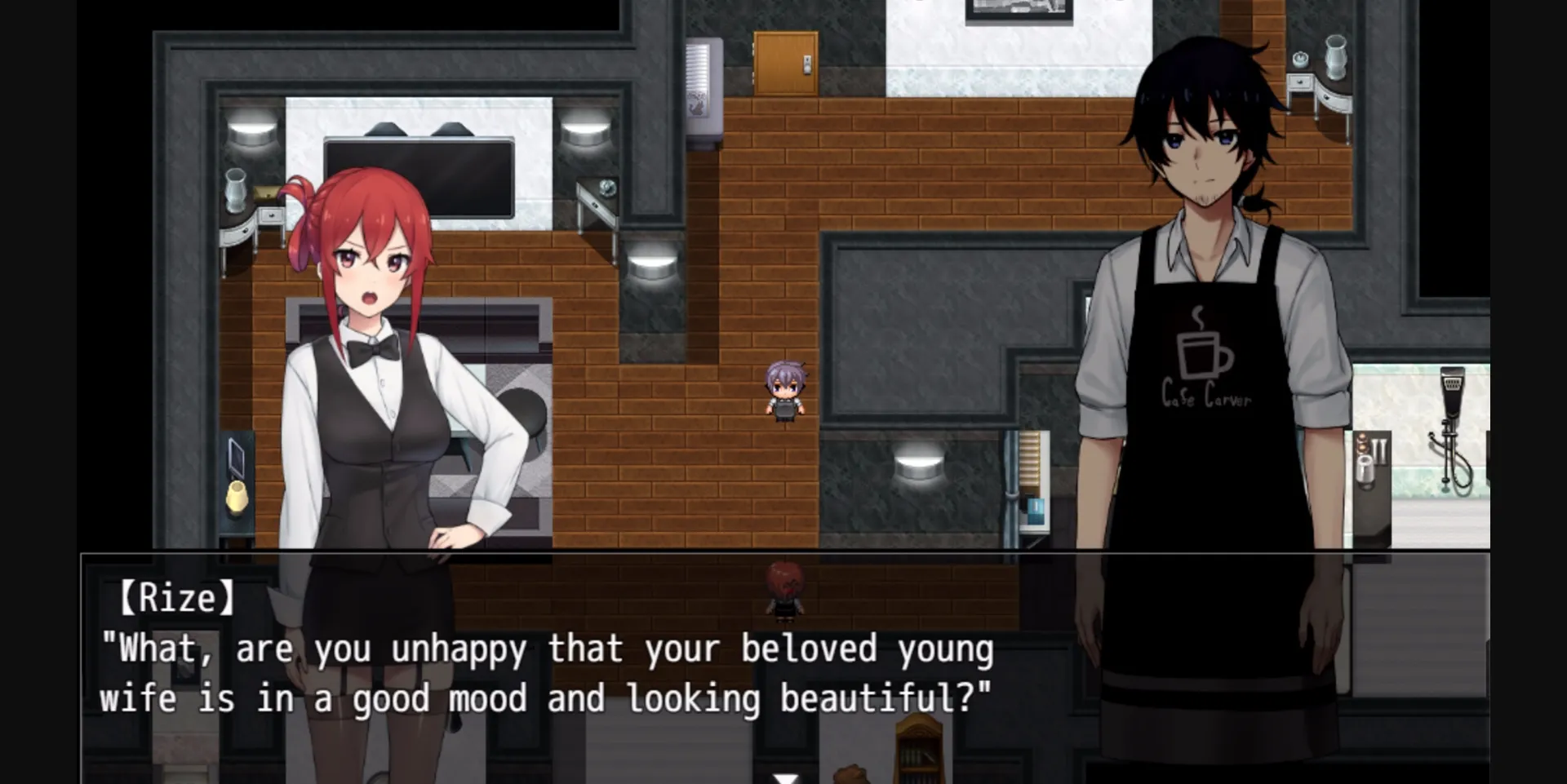Click the advancing arrow below the dialogue text
1567x784 pixels.
point(786,777)
